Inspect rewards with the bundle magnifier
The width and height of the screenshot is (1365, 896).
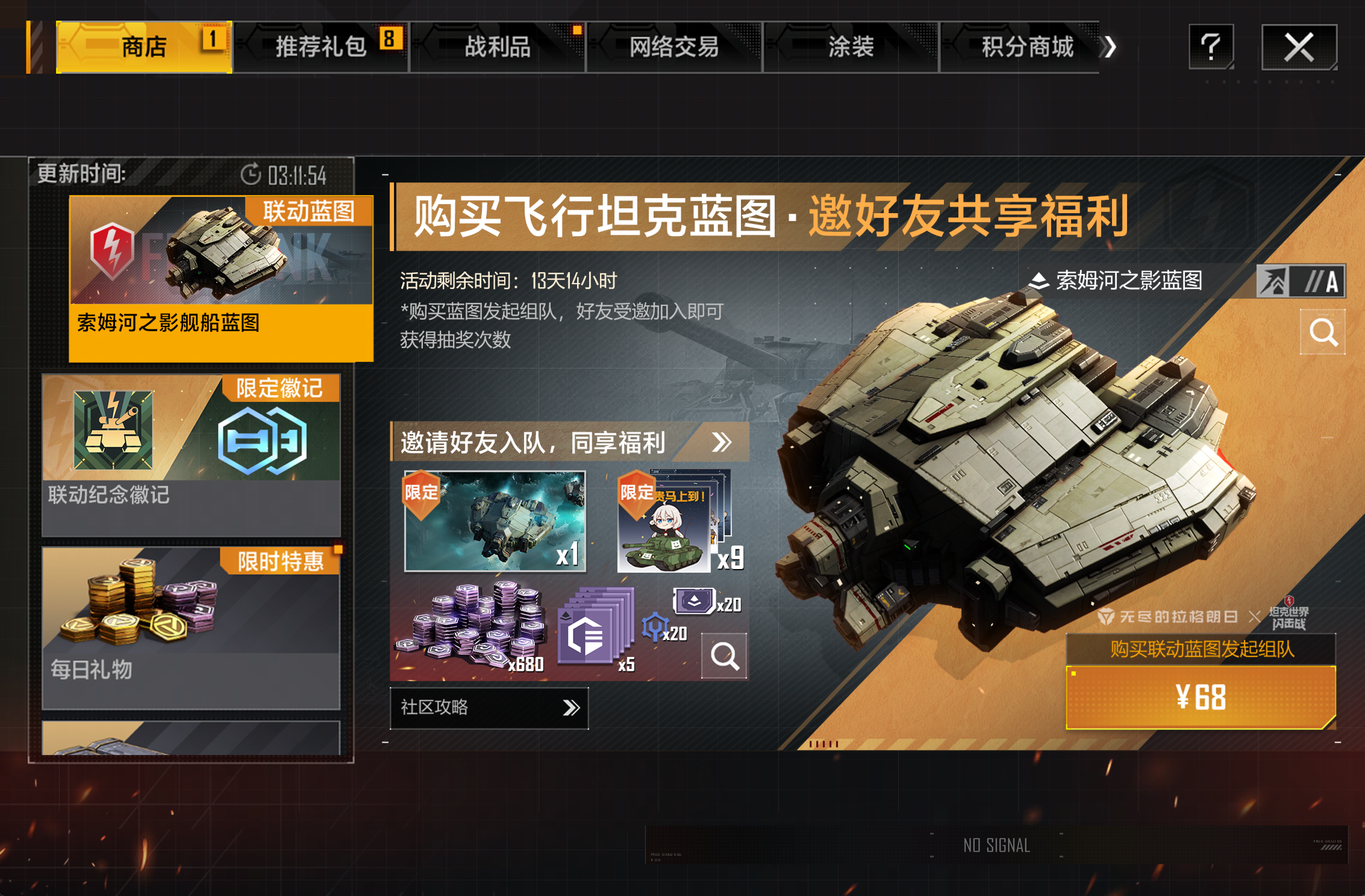click(x=724, y=656)
